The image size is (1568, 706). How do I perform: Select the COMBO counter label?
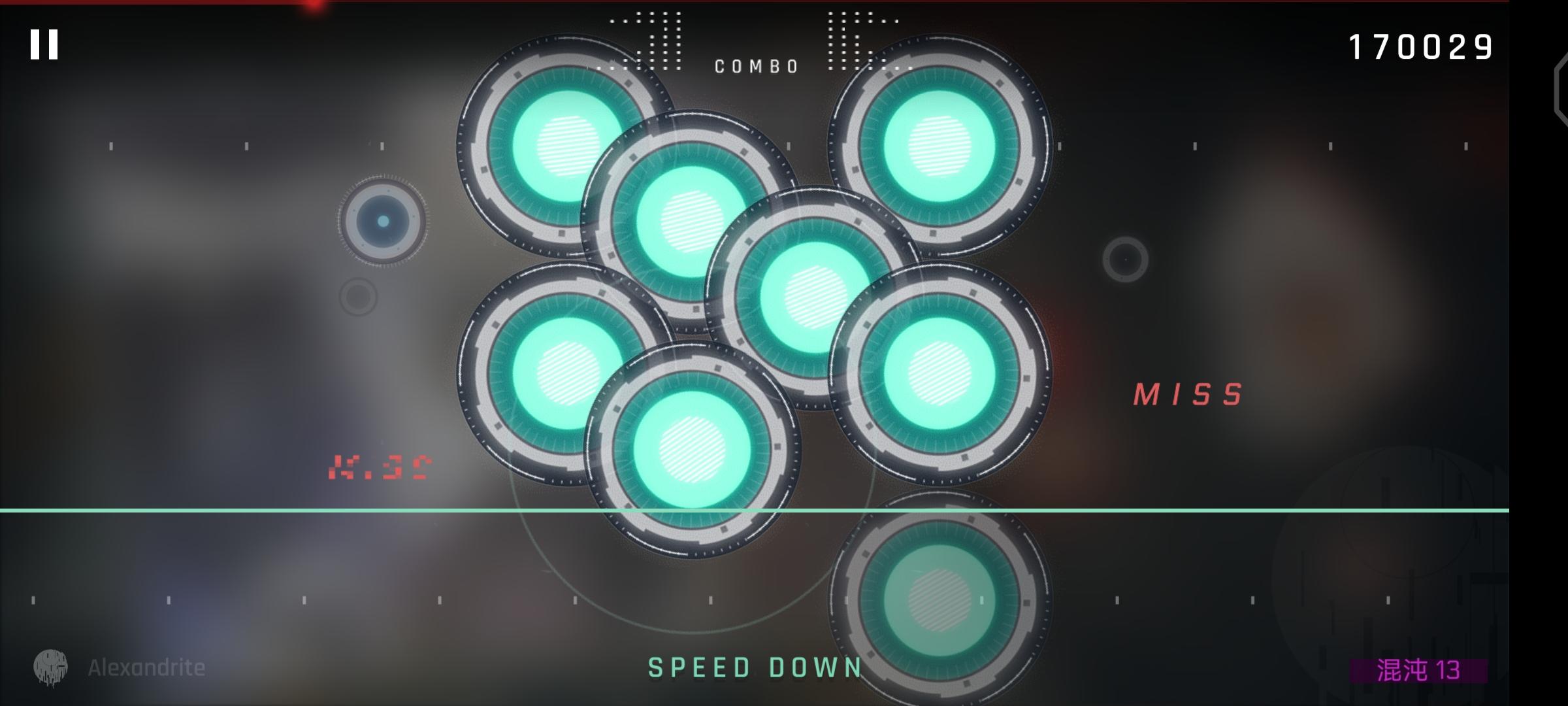(x=755, y=65)
